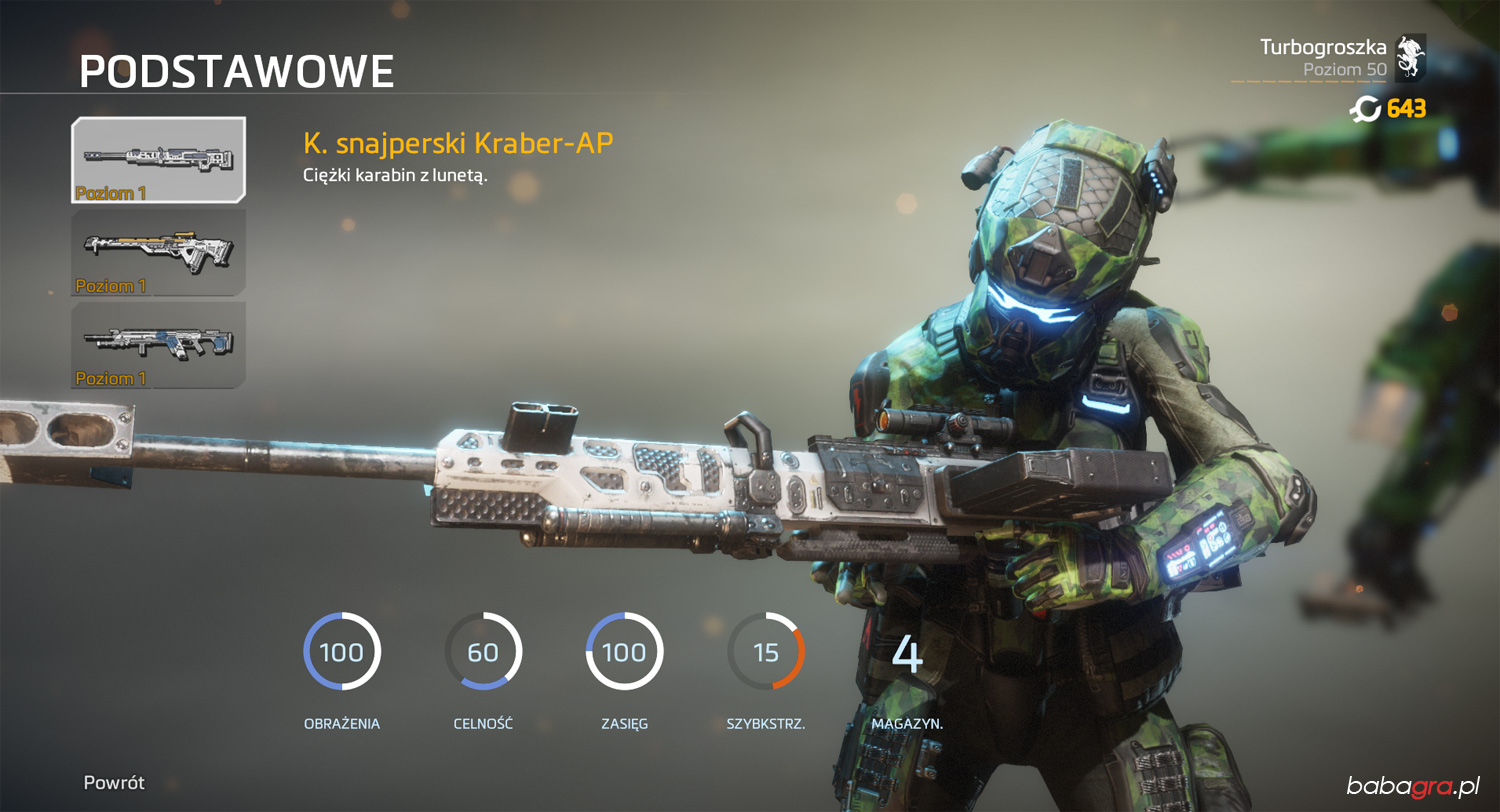Choose the gold-accented sniper rifle tile
The width and height of the screenshot is (1500, 812).
(x=158, y=252)
